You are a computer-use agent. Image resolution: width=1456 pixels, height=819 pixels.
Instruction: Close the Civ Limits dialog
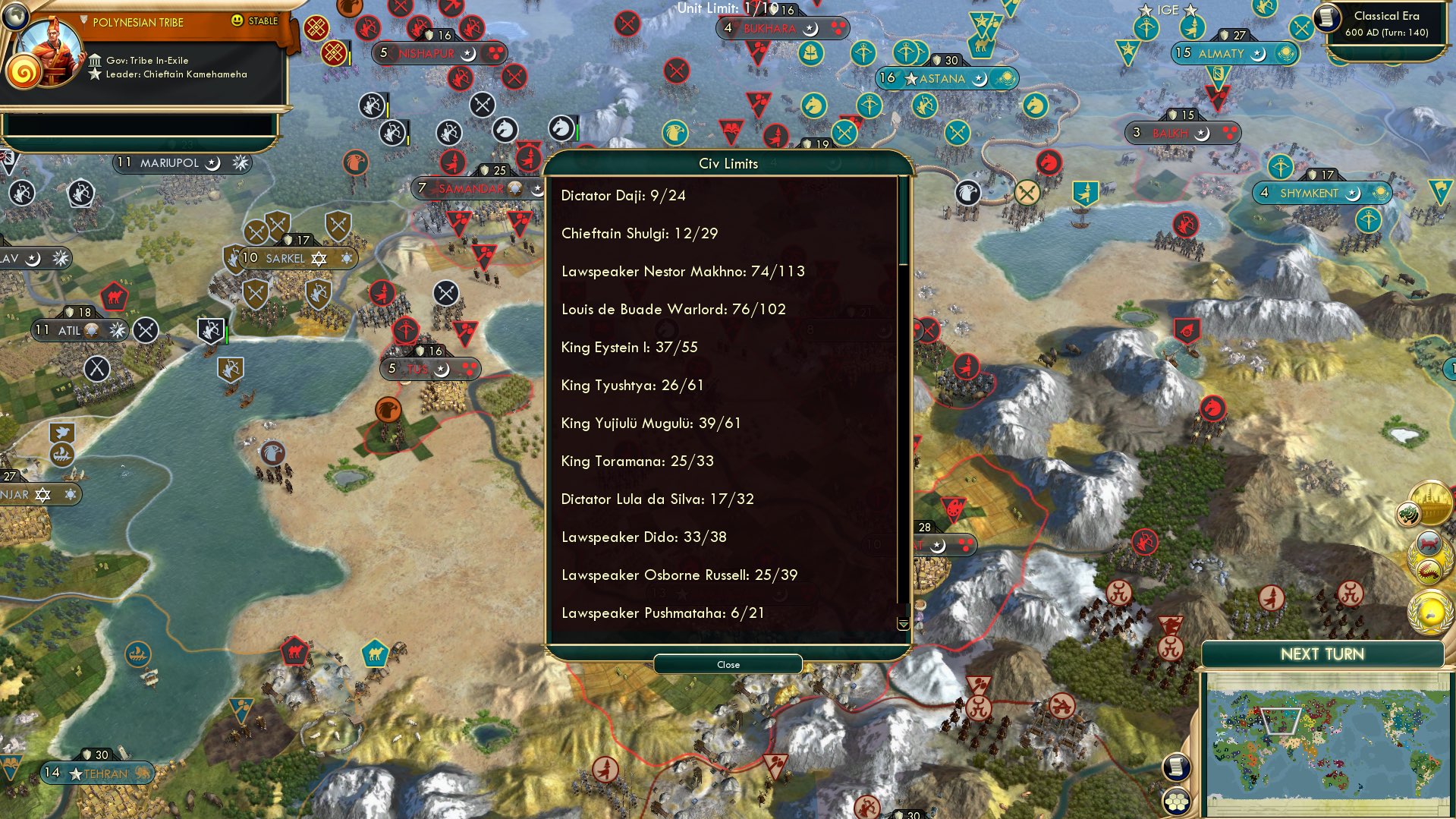pyautogui.click(x=727, y=664)
